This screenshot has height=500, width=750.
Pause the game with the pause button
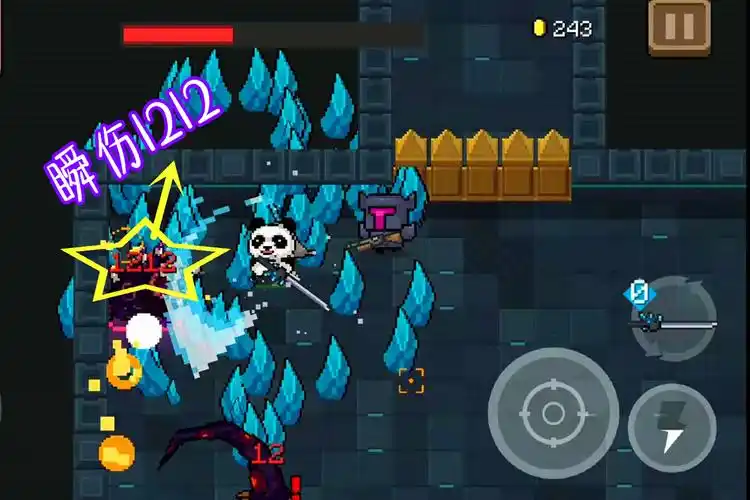tap(679, 27)
